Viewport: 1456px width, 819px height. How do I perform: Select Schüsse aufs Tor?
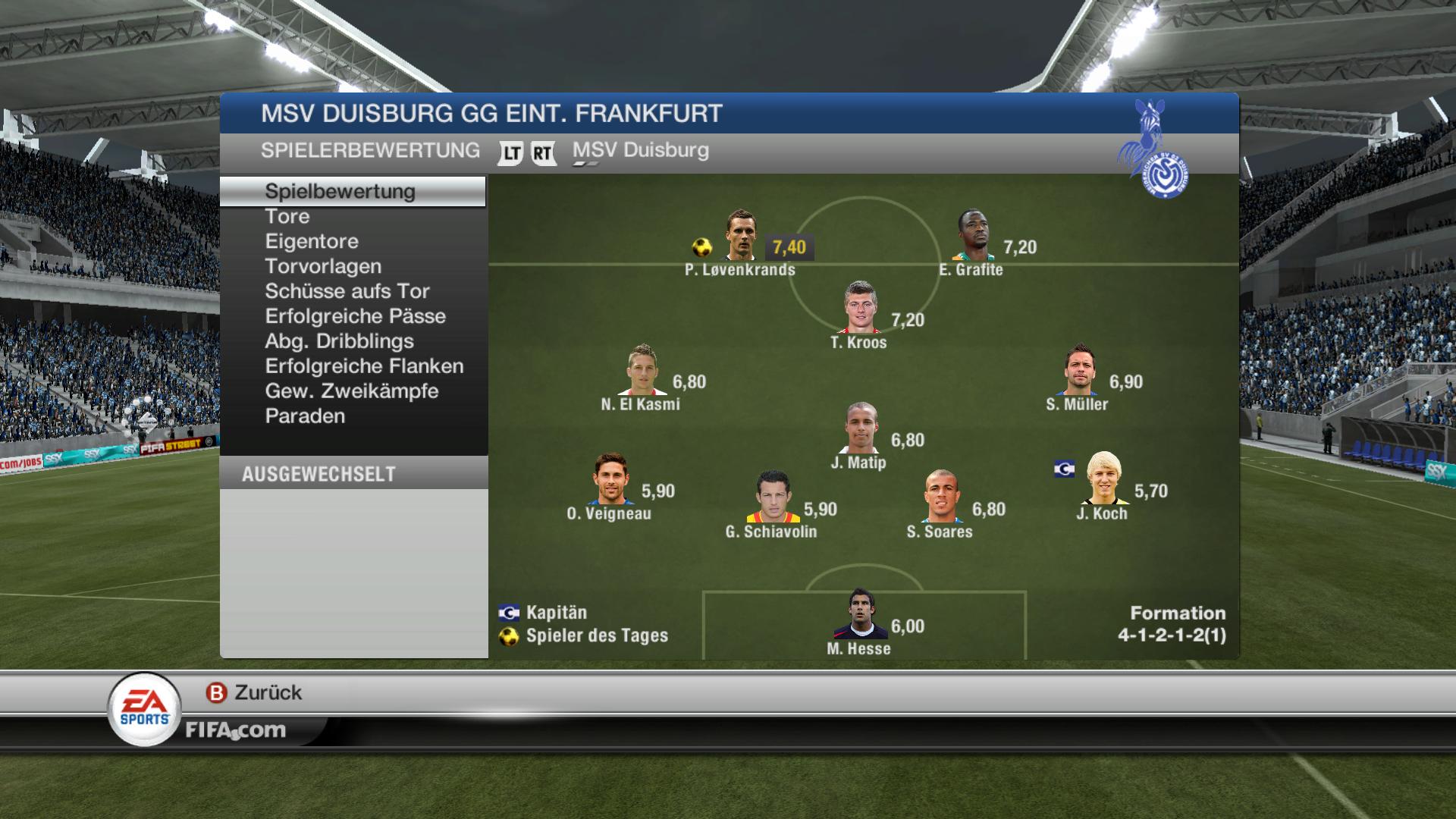(347, 291)
